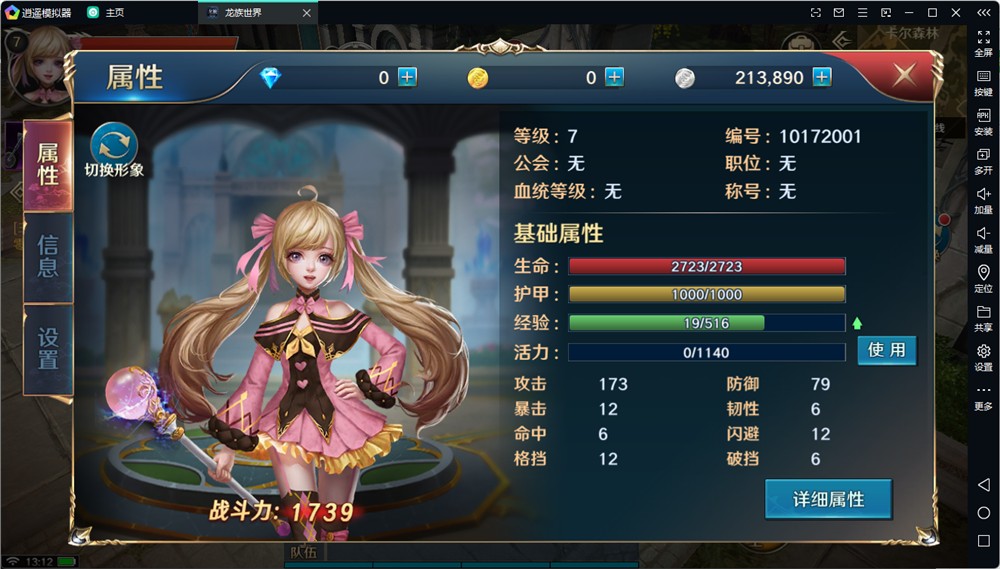Open 更多 more options in sidebar
The width and height of the screenshot is (1000, 569).
pyautogui.click(x=983, y=395)
